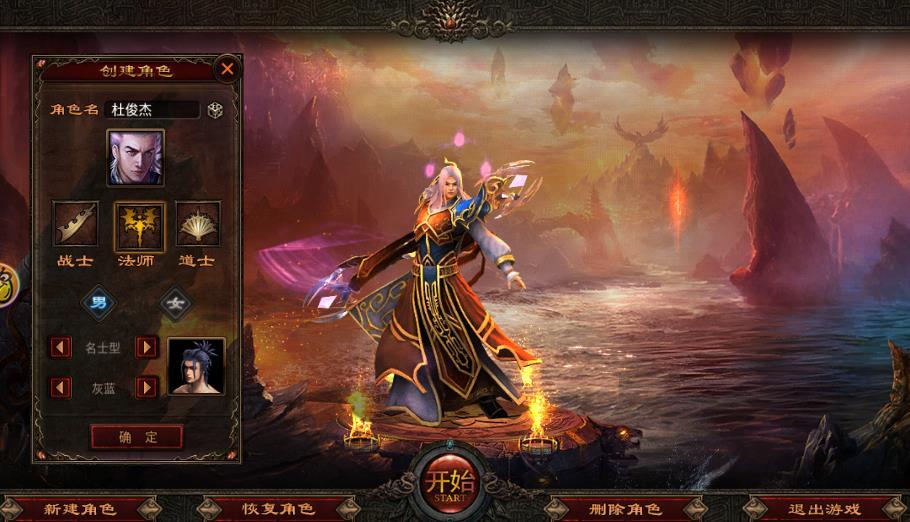Switch to the 女 female gender button
The width and height of the screenshot is (910, 522).
(178, 301)
